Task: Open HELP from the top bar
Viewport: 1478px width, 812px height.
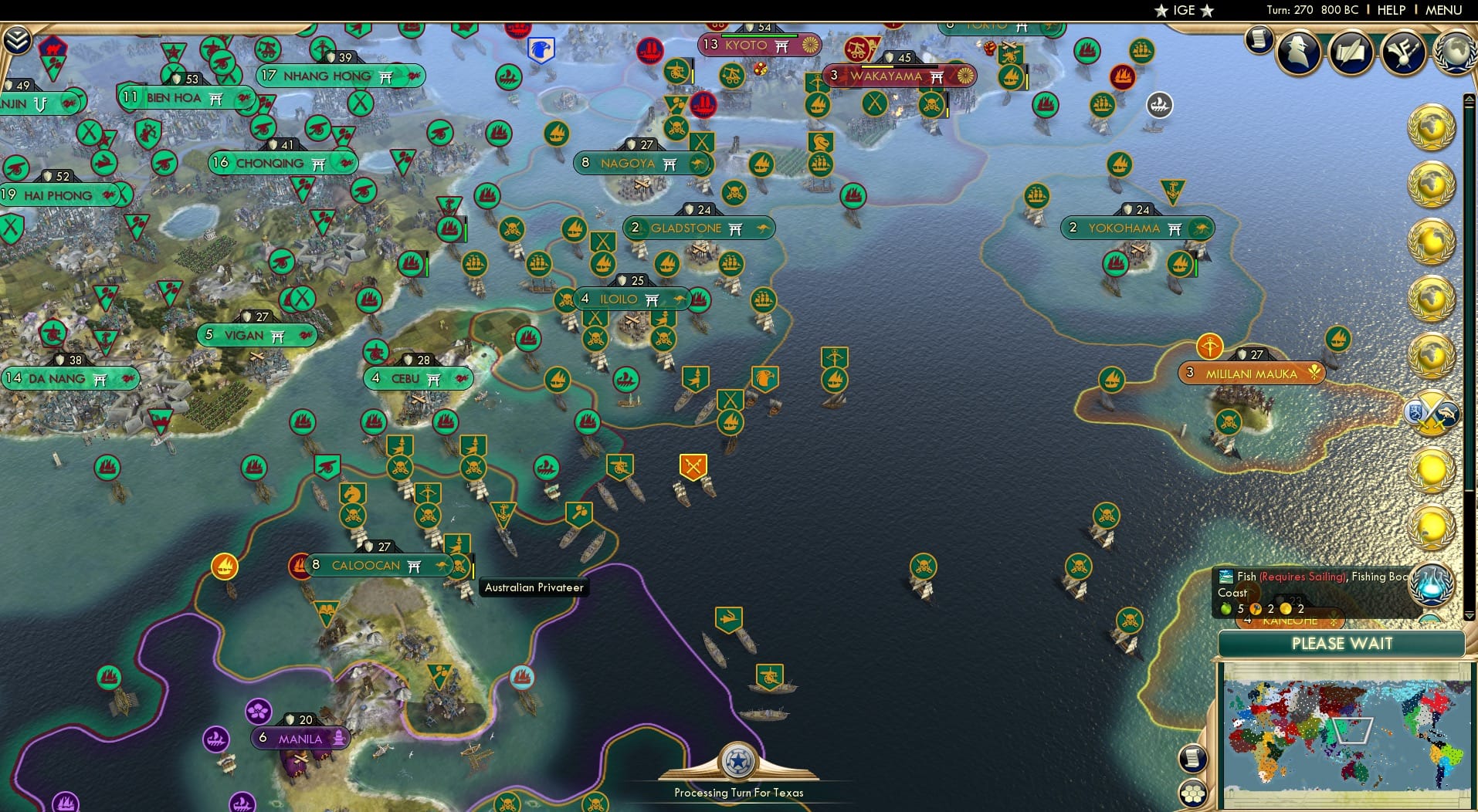Action: [x=1390, y=10]
